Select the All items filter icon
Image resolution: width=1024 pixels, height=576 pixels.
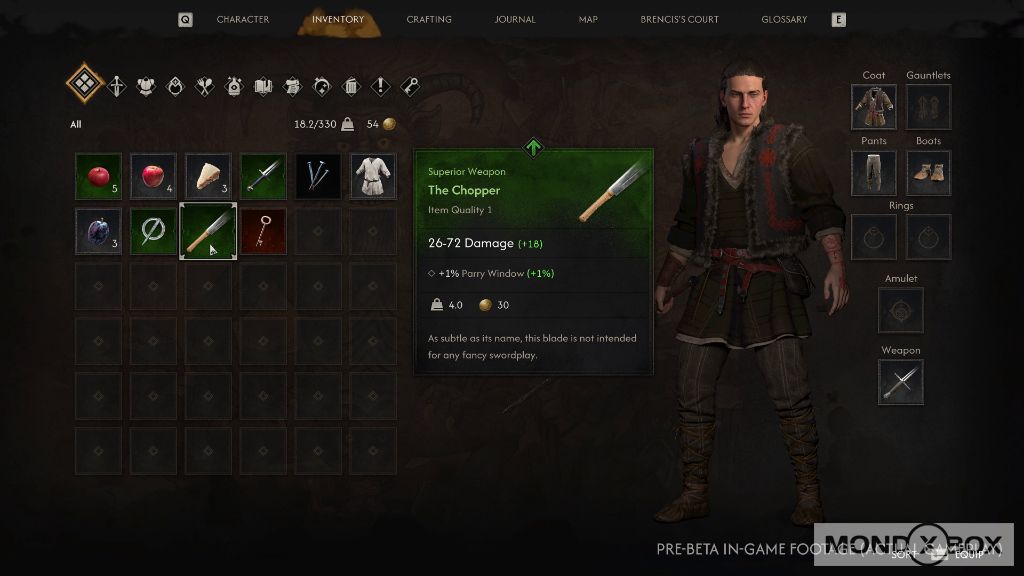(84, 84)
